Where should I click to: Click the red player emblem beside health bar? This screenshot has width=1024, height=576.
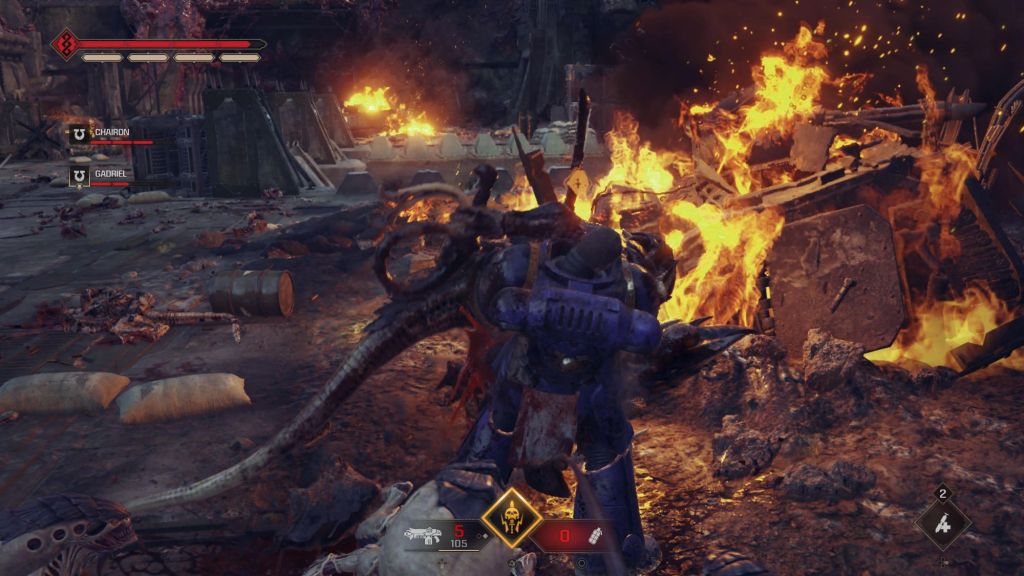click(65, 45)
